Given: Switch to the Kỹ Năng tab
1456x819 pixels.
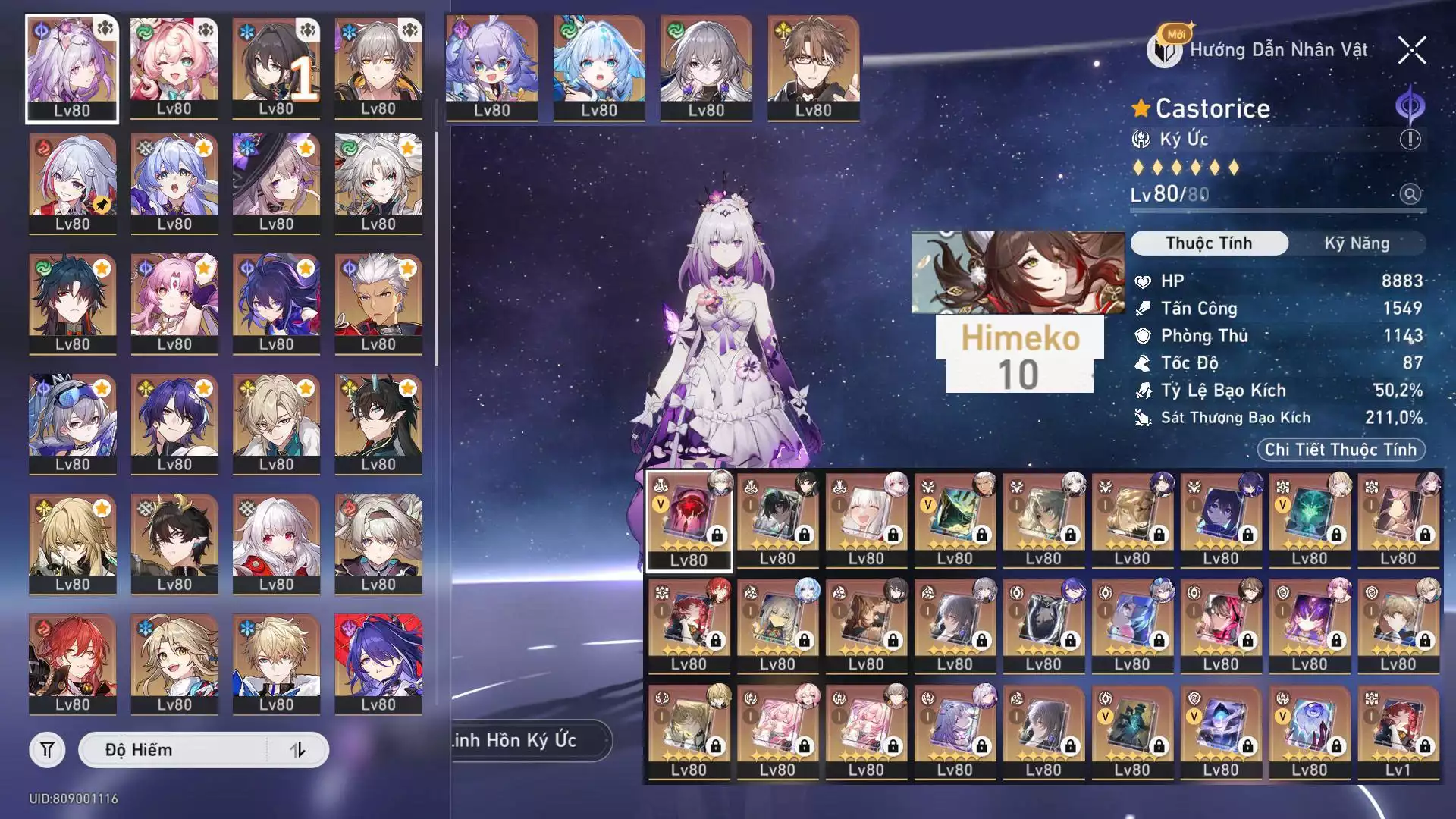Looking at the screenshot, I should tap(1356, 243).
